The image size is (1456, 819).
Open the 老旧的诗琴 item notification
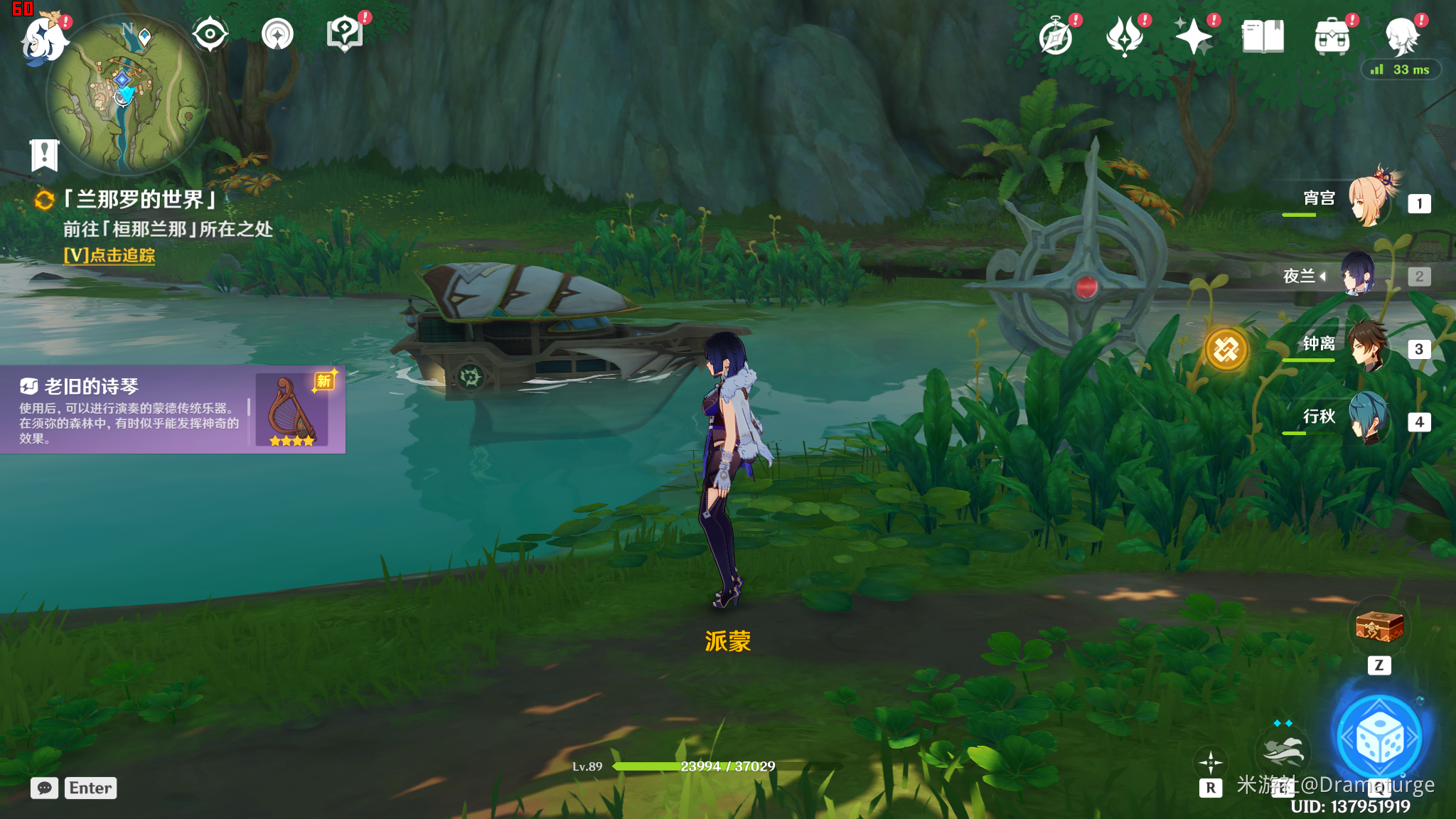[x=172, y=409]
